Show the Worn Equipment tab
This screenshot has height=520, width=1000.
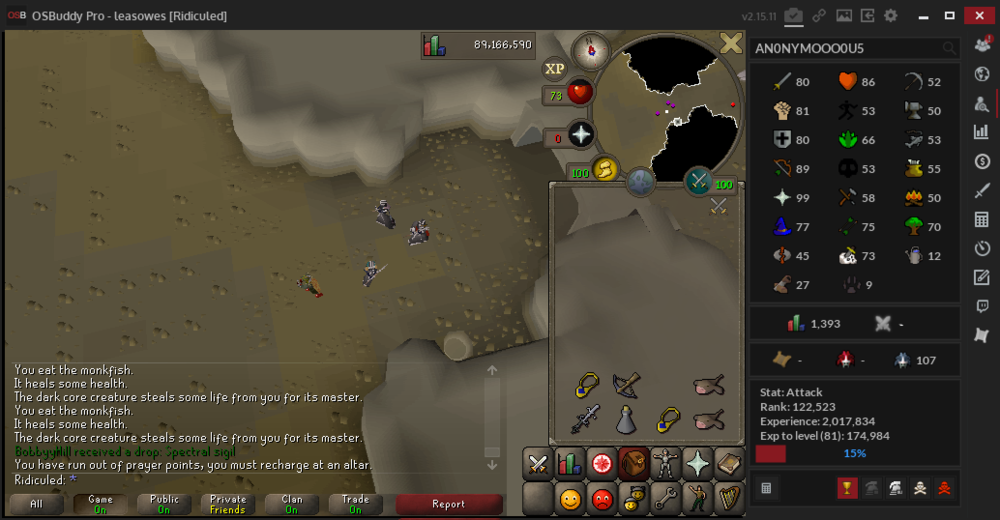[665, 464]
